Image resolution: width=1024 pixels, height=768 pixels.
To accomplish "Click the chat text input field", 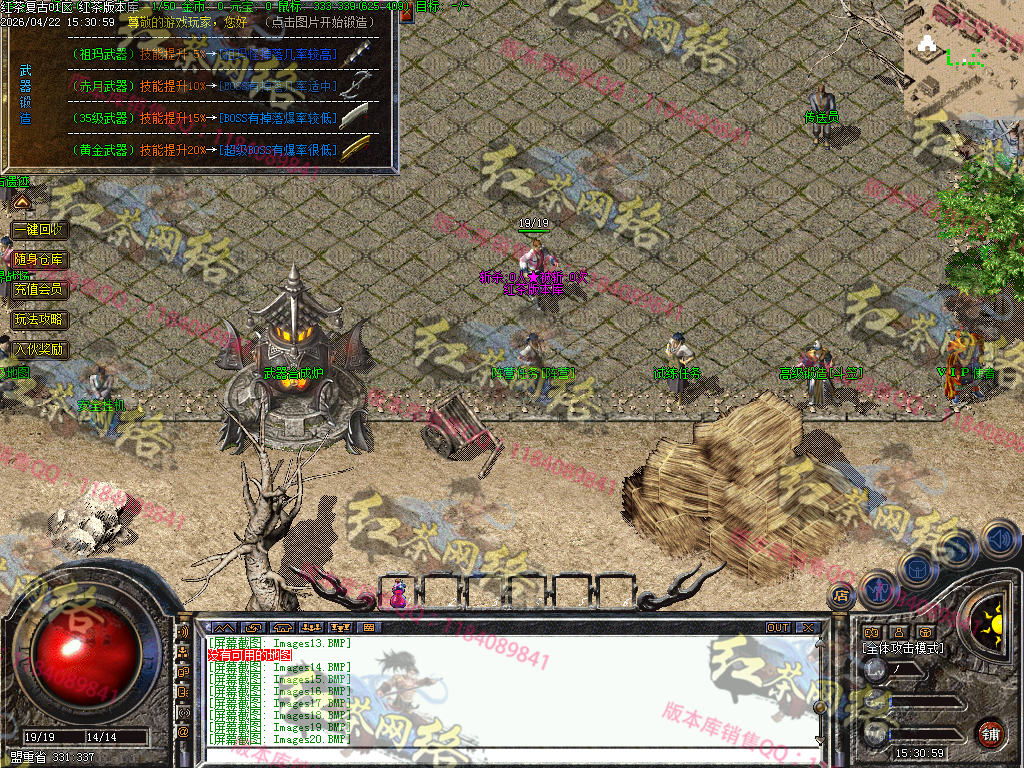I will [x=510, y=755].
